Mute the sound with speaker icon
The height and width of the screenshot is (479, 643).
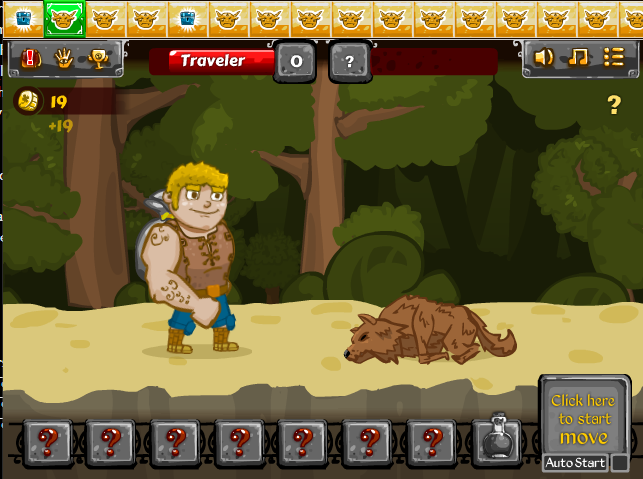pyautogui.click(x=543, y=58)
